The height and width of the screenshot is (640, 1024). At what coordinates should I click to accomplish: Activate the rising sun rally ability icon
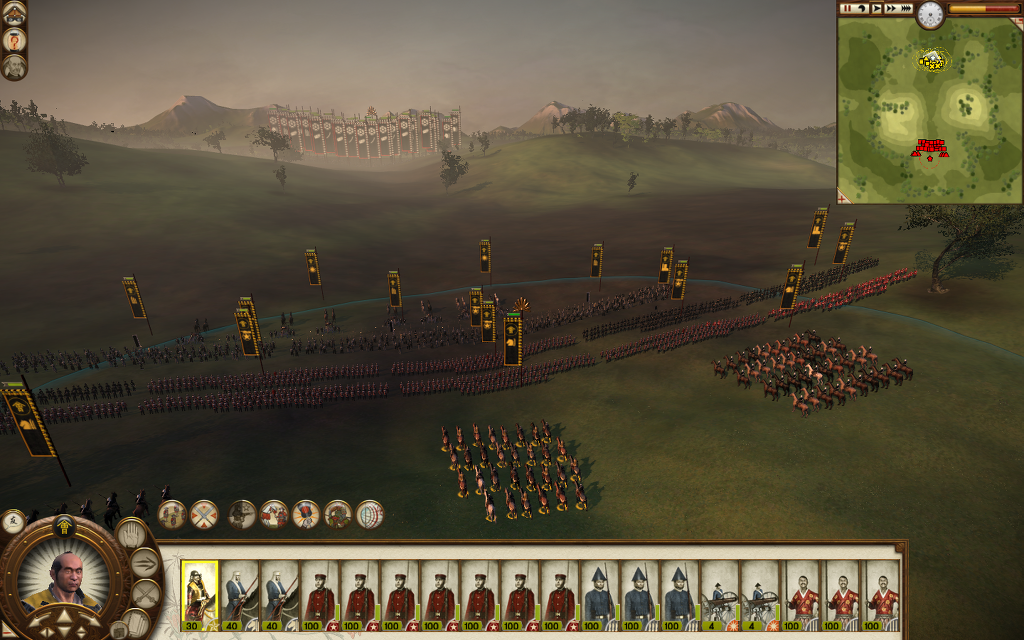tap(306, 514)
